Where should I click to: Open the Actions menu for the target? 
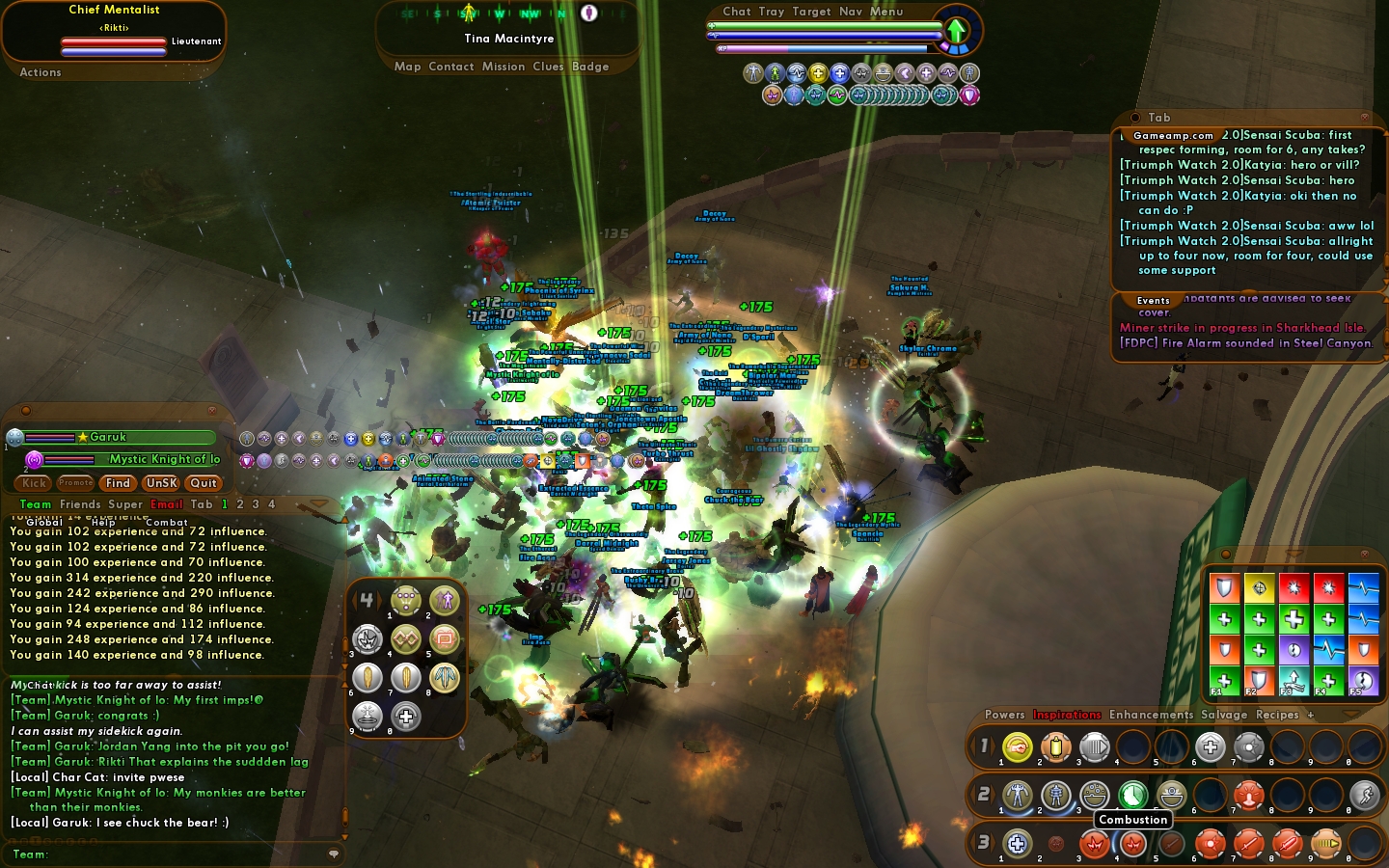click(41, 72)
